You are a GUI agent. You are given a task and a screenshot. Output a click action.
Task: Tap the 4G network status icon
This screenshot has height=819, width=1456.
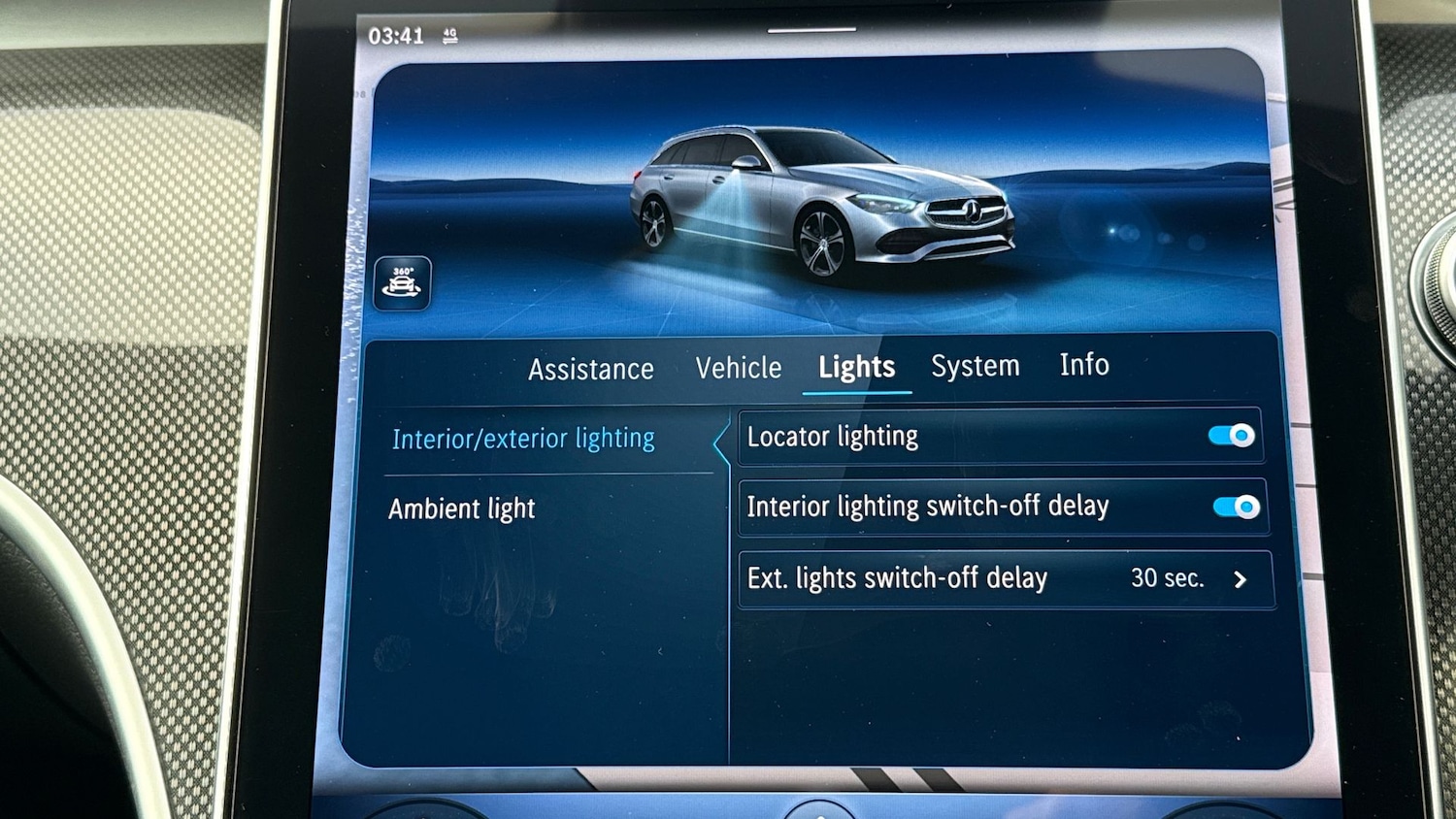point(447,35)
